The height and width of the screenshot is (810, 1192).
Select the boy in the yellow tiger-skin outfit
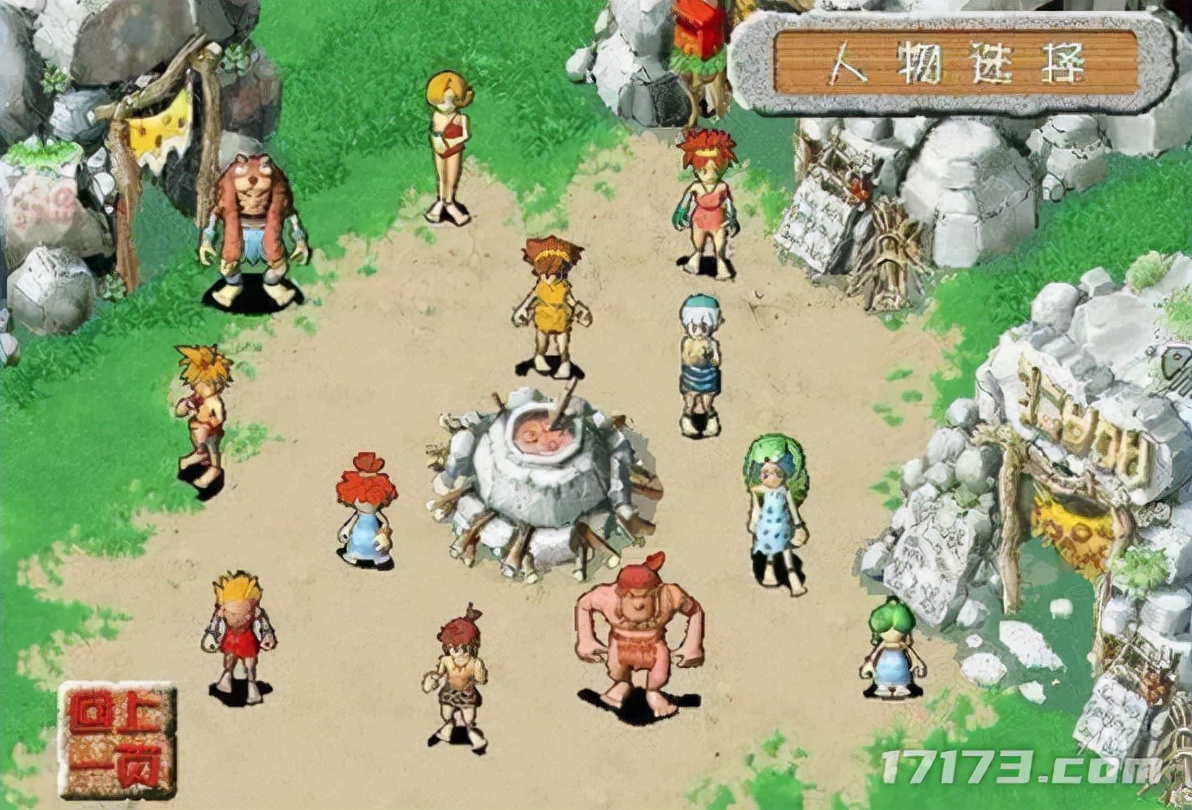point(551,305)
